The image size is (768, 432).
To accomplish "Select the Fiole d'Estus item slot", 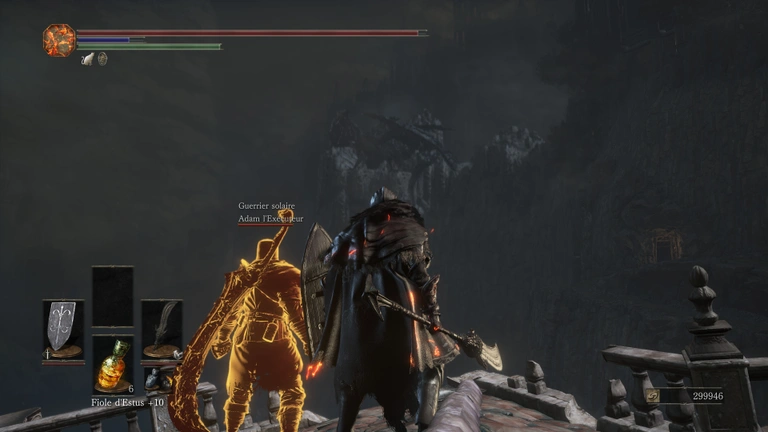I will click(x=112, y=365).
